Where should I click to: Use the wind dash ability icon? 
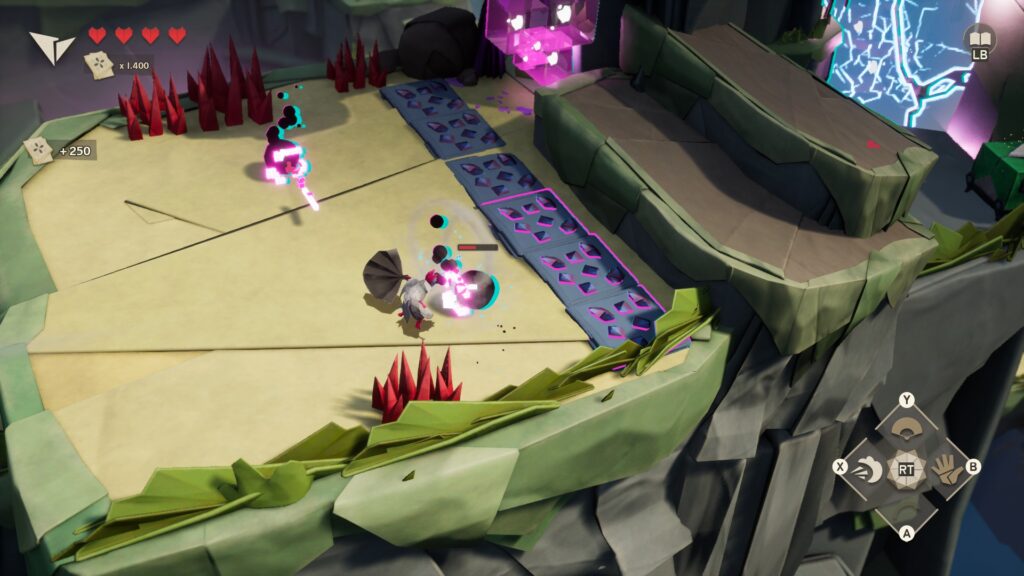click(869, 467)
